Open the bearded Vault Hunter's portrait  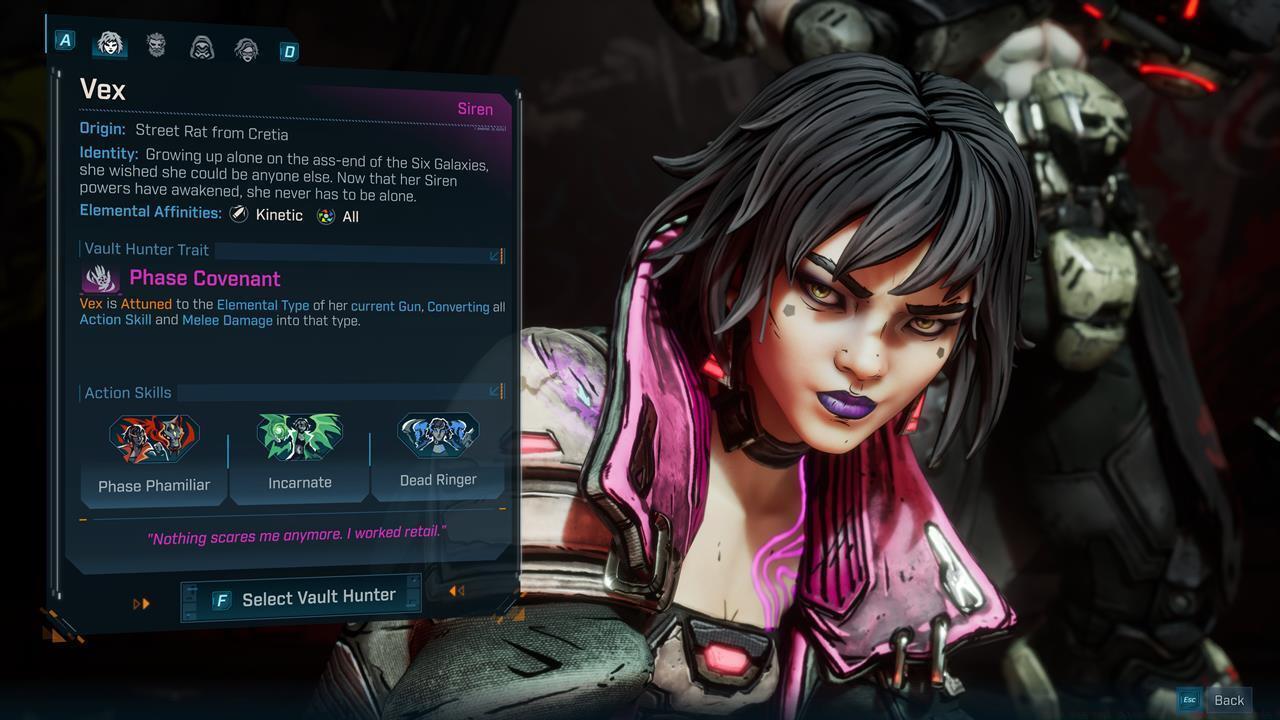click(156, 45)
